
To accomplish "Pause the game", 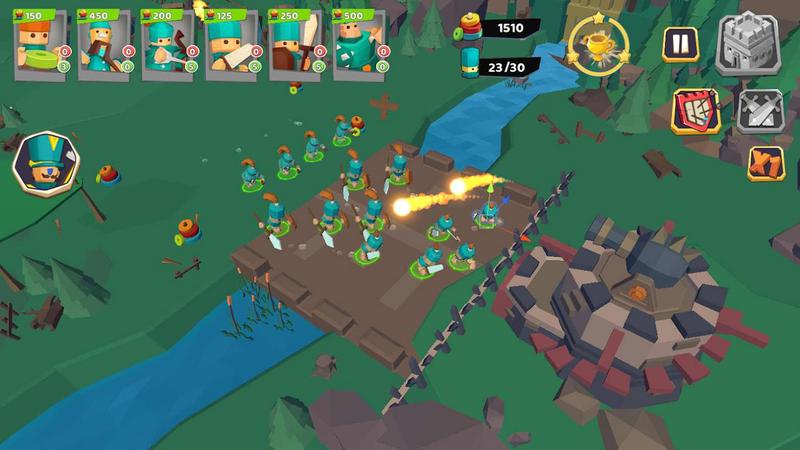I will 679,44.
